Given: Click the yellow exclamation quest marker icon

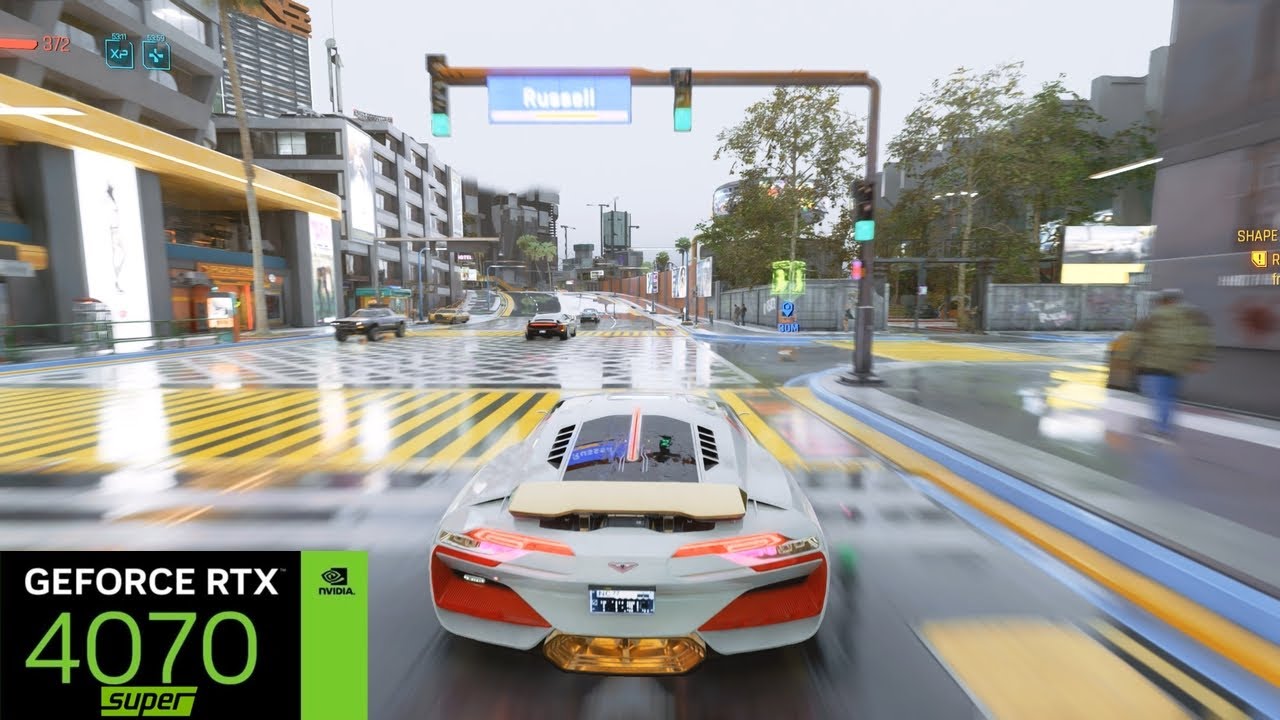Looking at the screenshot, I should (x=1258, y=258).
